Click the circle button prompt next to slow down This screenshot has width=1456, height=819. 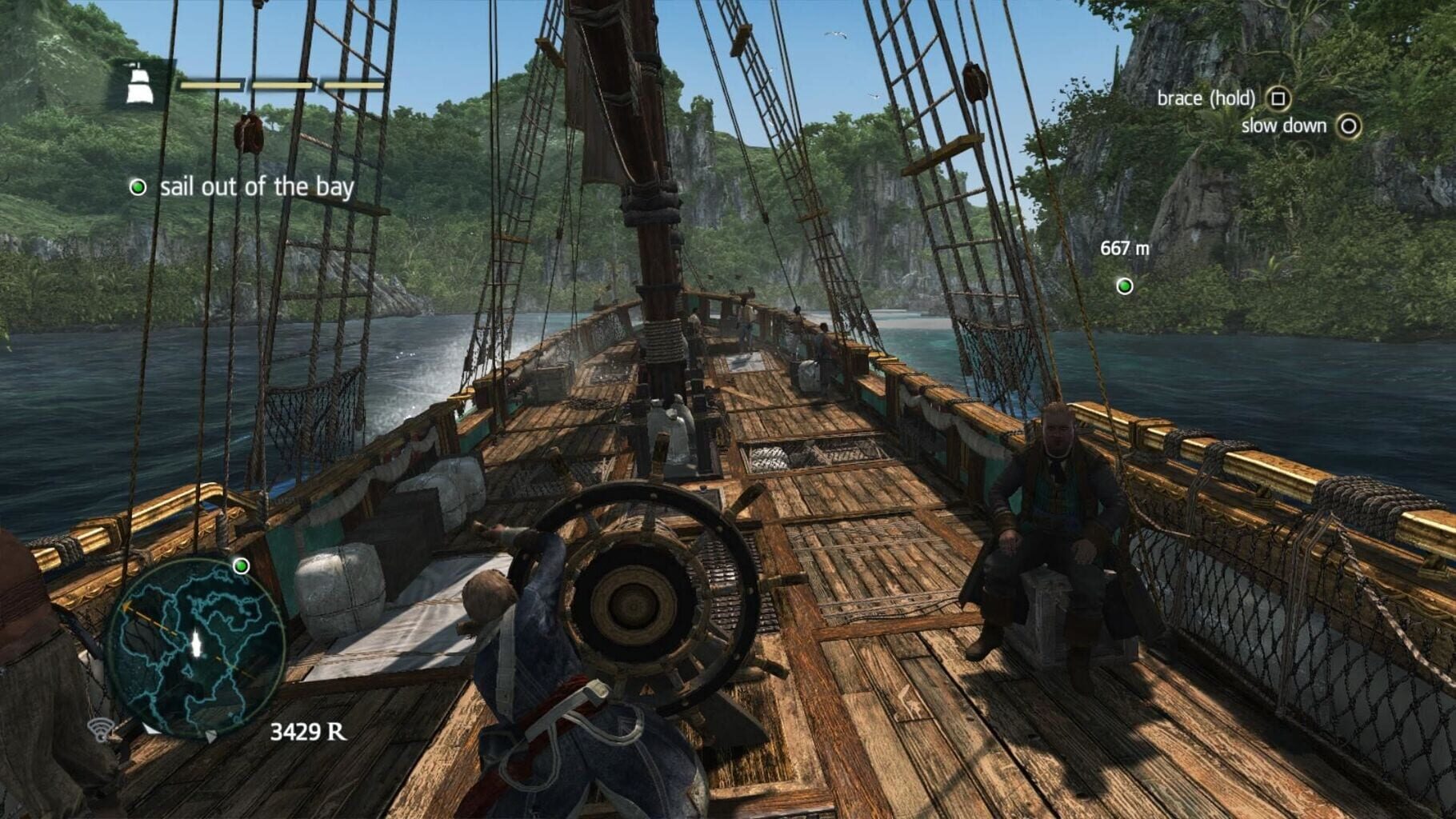pos(1350,126)
